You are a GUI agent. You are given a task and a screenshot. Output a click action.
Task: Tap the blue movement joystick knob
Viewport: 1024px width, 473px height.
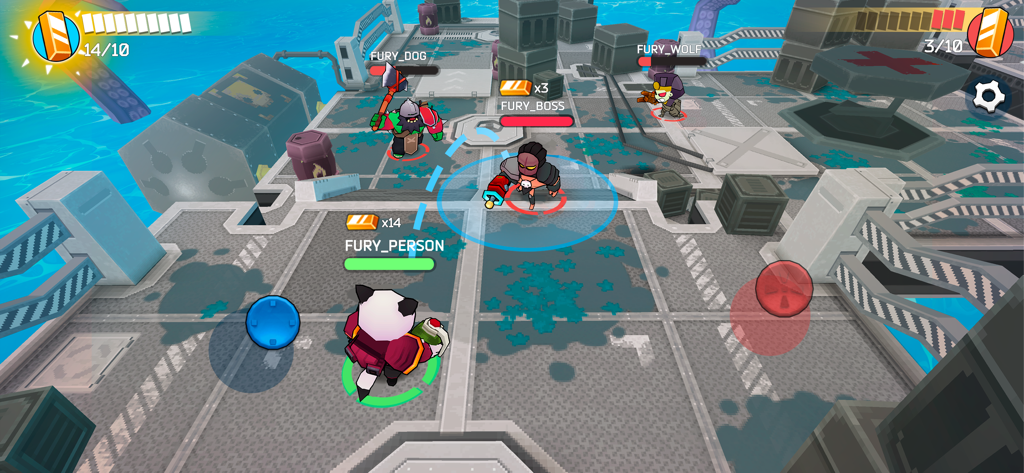coord(273,323)
